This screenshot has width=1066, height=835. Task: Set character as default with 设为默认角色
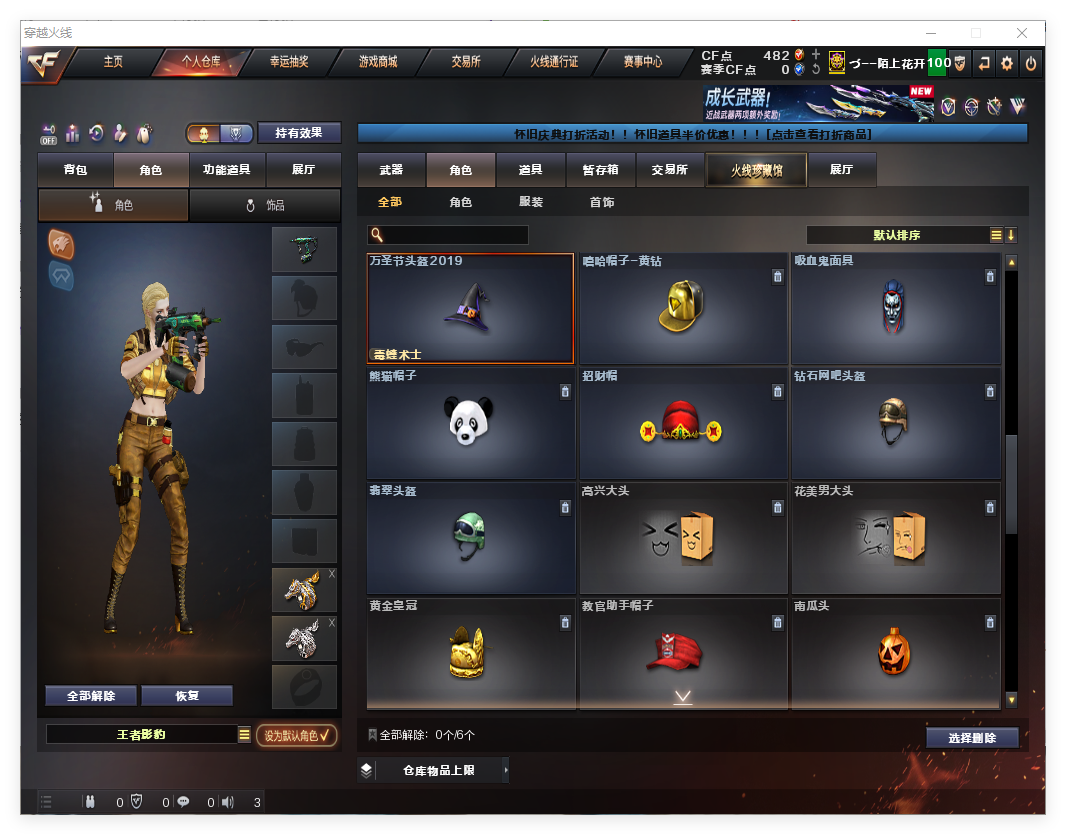(x=296, y=735)
